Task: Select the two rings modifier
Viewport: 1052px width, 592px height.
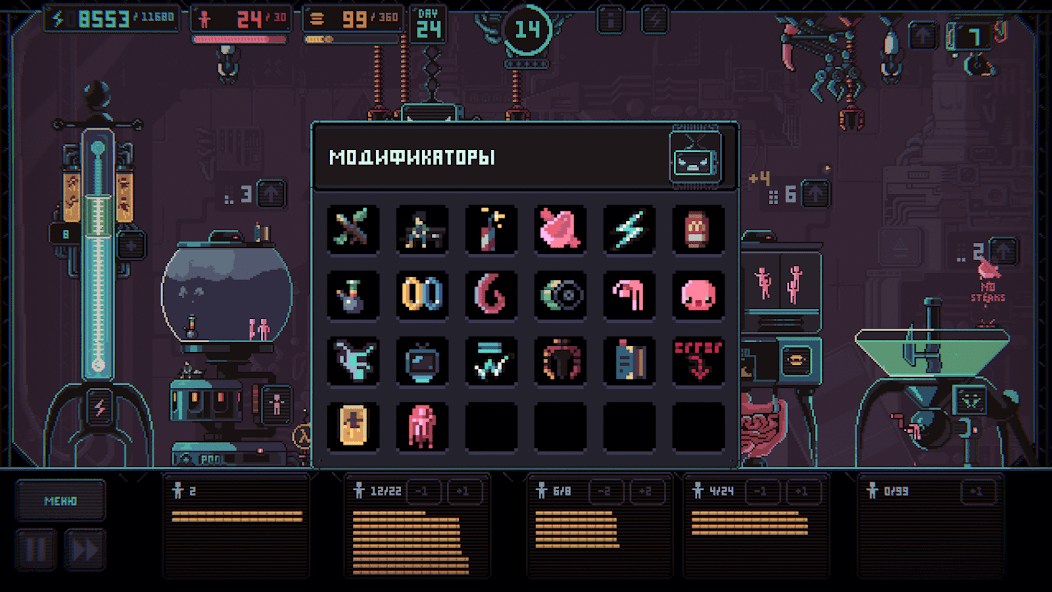Action: (x=422, y=295)
